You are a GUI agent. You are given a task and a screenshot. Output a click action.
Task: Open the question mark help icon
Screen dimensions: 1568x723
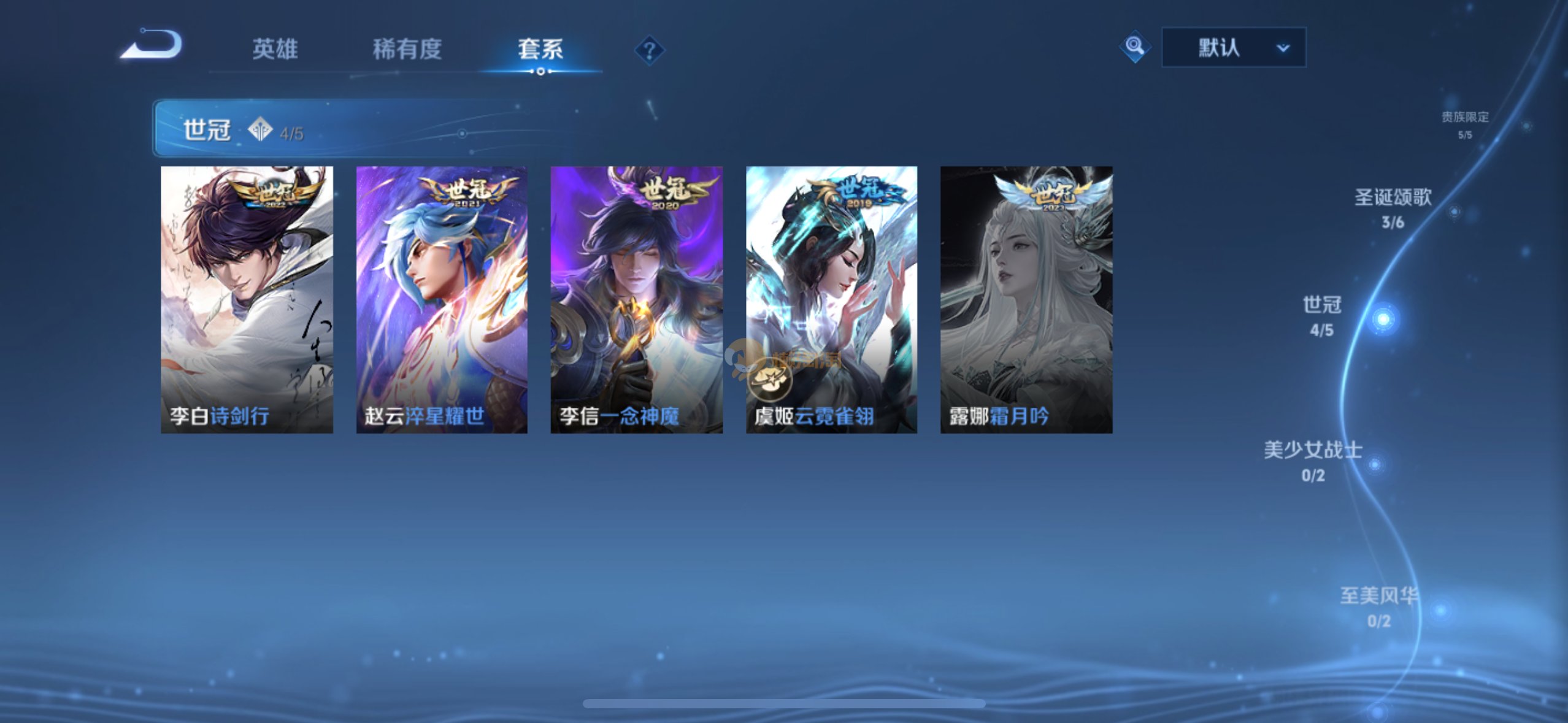coord(649,50)
